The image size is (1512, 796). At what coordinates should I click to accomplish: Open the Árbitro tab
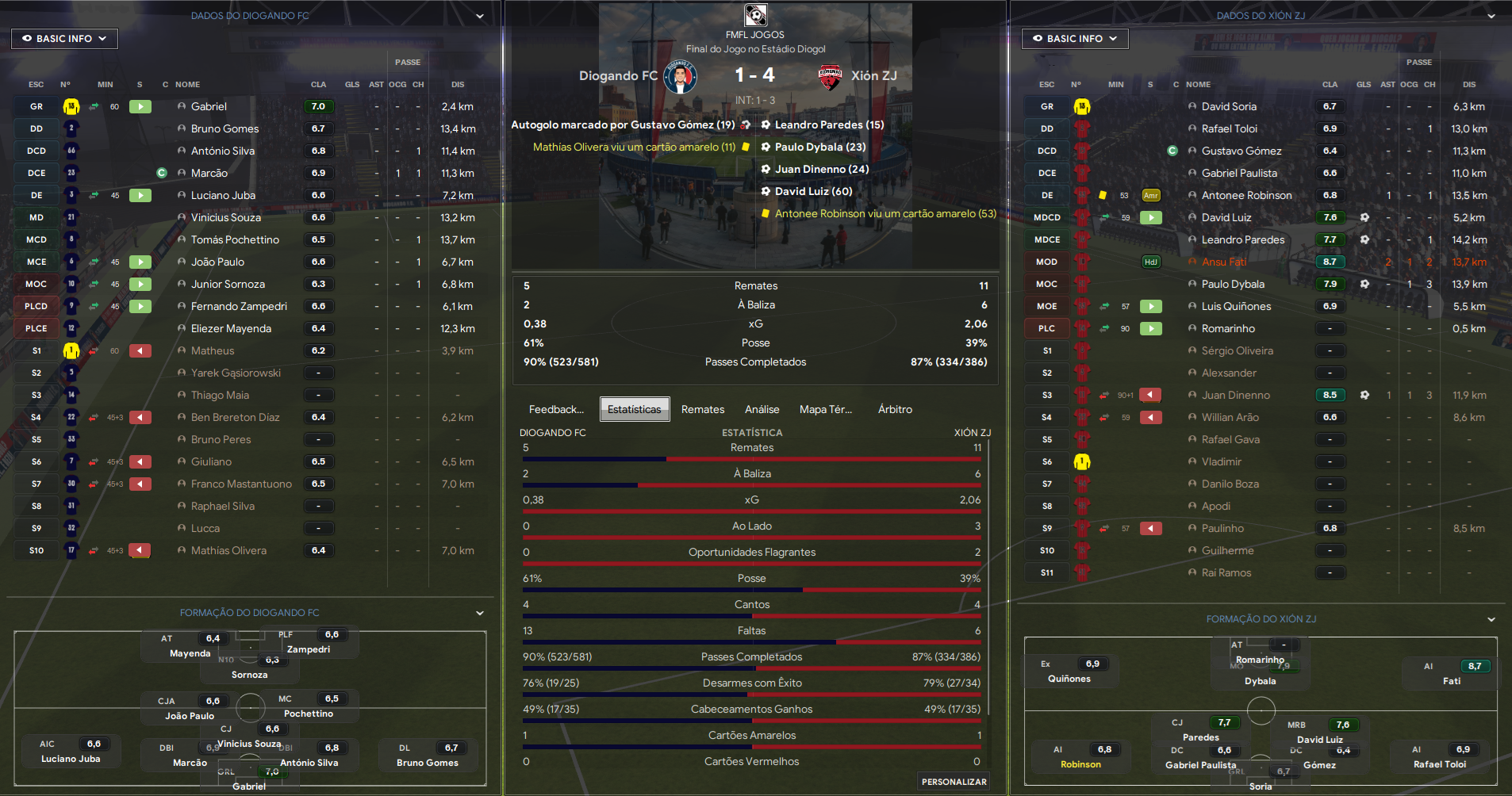coord(895,409)
